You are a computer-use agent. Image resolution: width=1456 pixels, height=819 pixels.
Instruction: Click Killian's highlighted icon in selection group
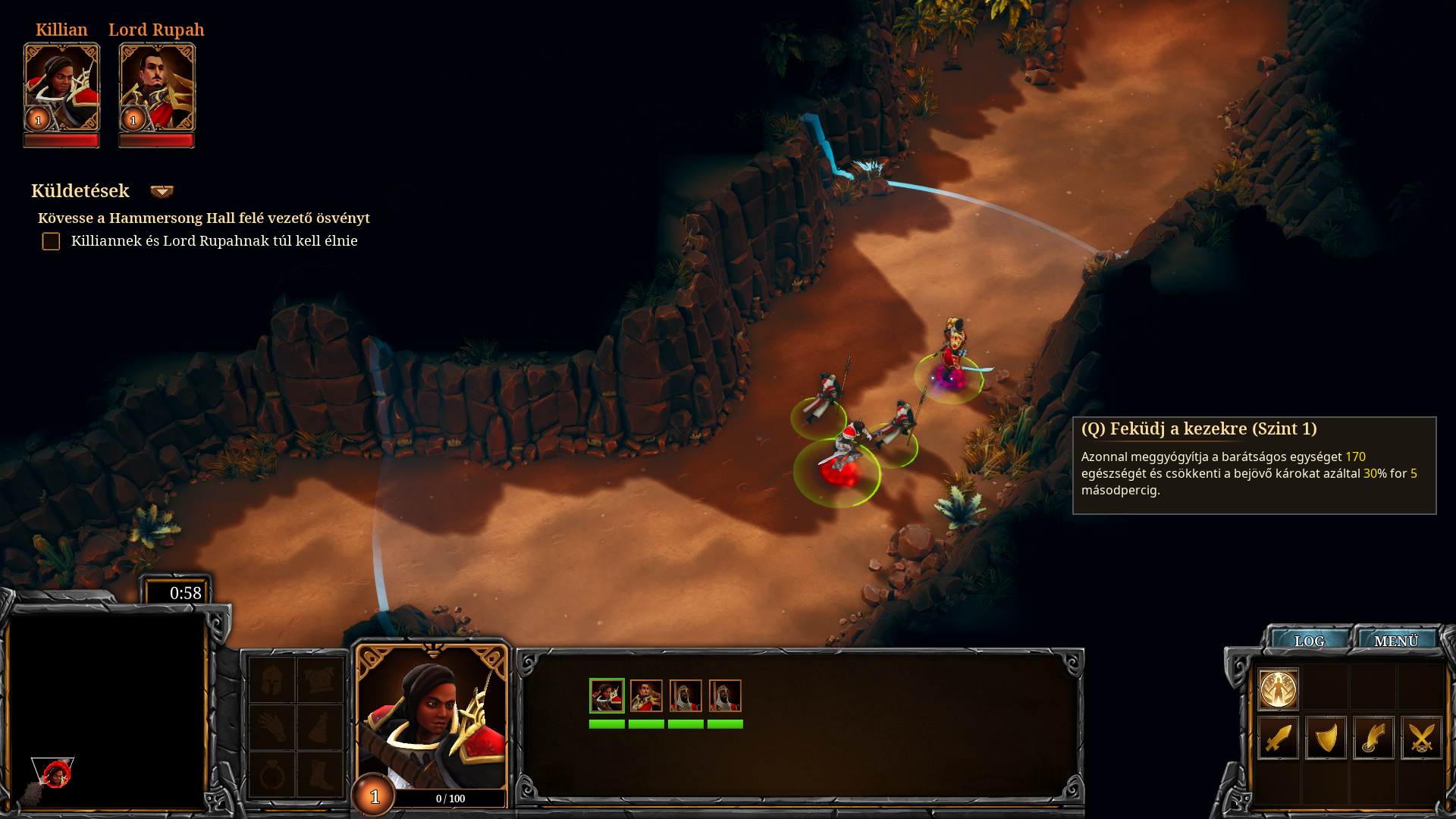tap(607, 695)
